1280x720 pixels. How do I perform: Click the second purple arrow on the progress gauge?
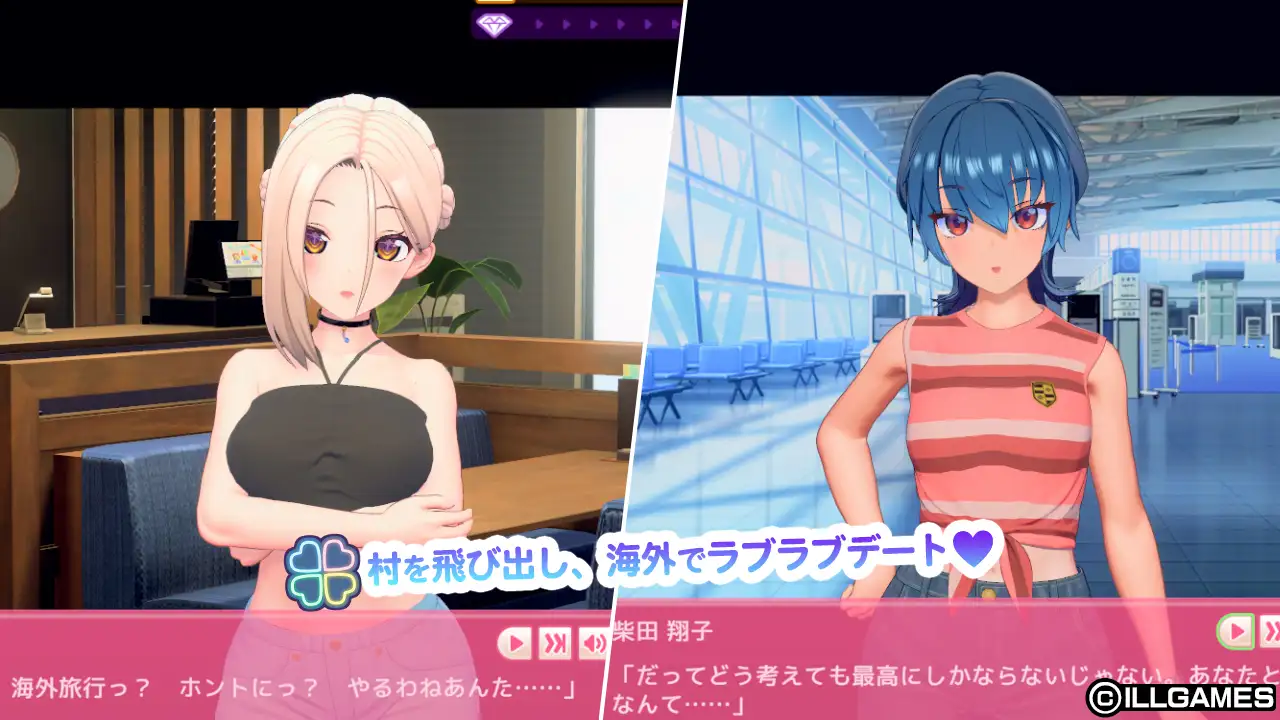tap(566, 22)
